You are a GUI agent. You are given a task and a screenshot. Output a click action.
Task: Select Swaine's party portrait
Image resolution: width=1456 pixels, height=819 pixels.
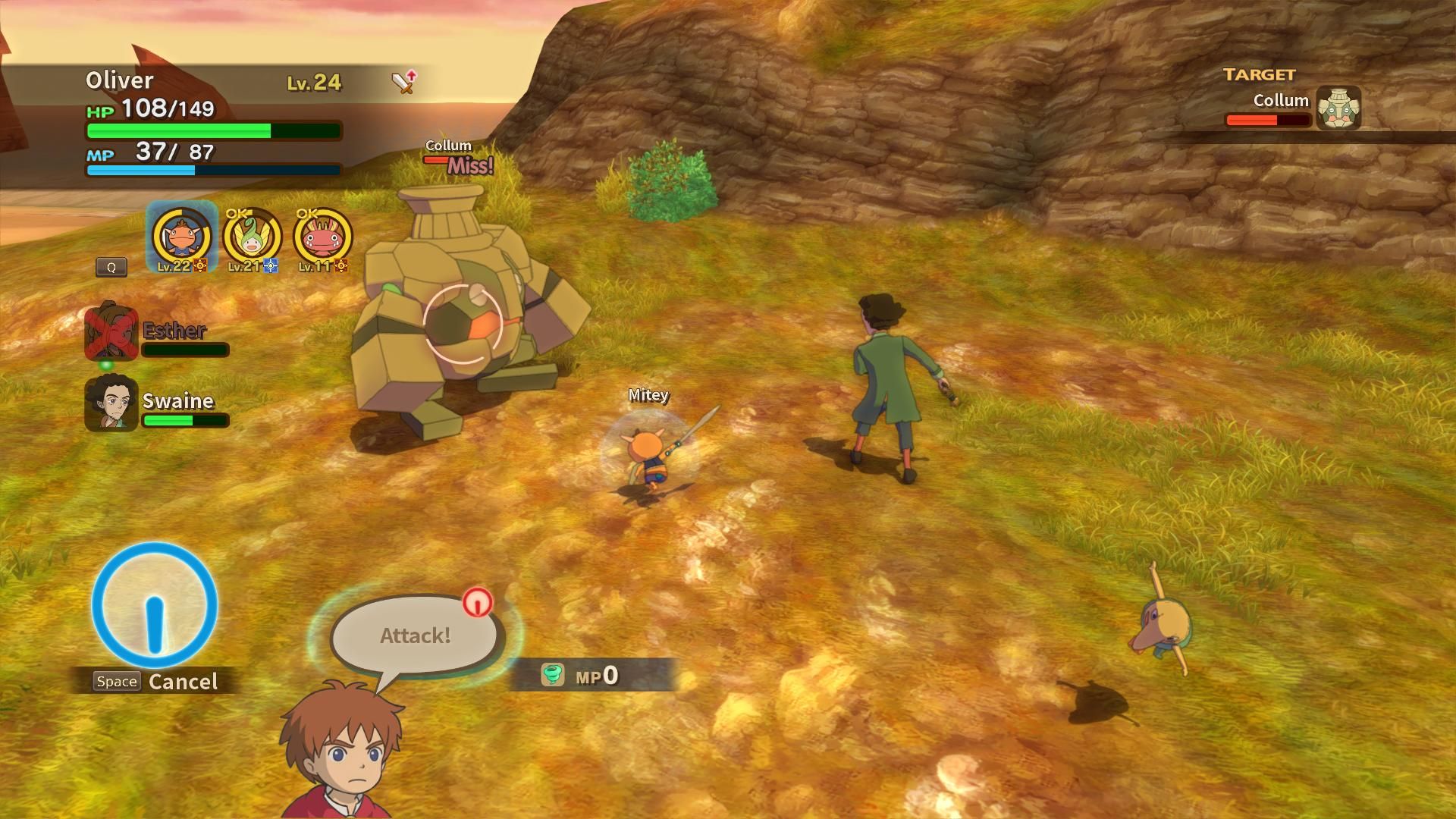(111, 403)
